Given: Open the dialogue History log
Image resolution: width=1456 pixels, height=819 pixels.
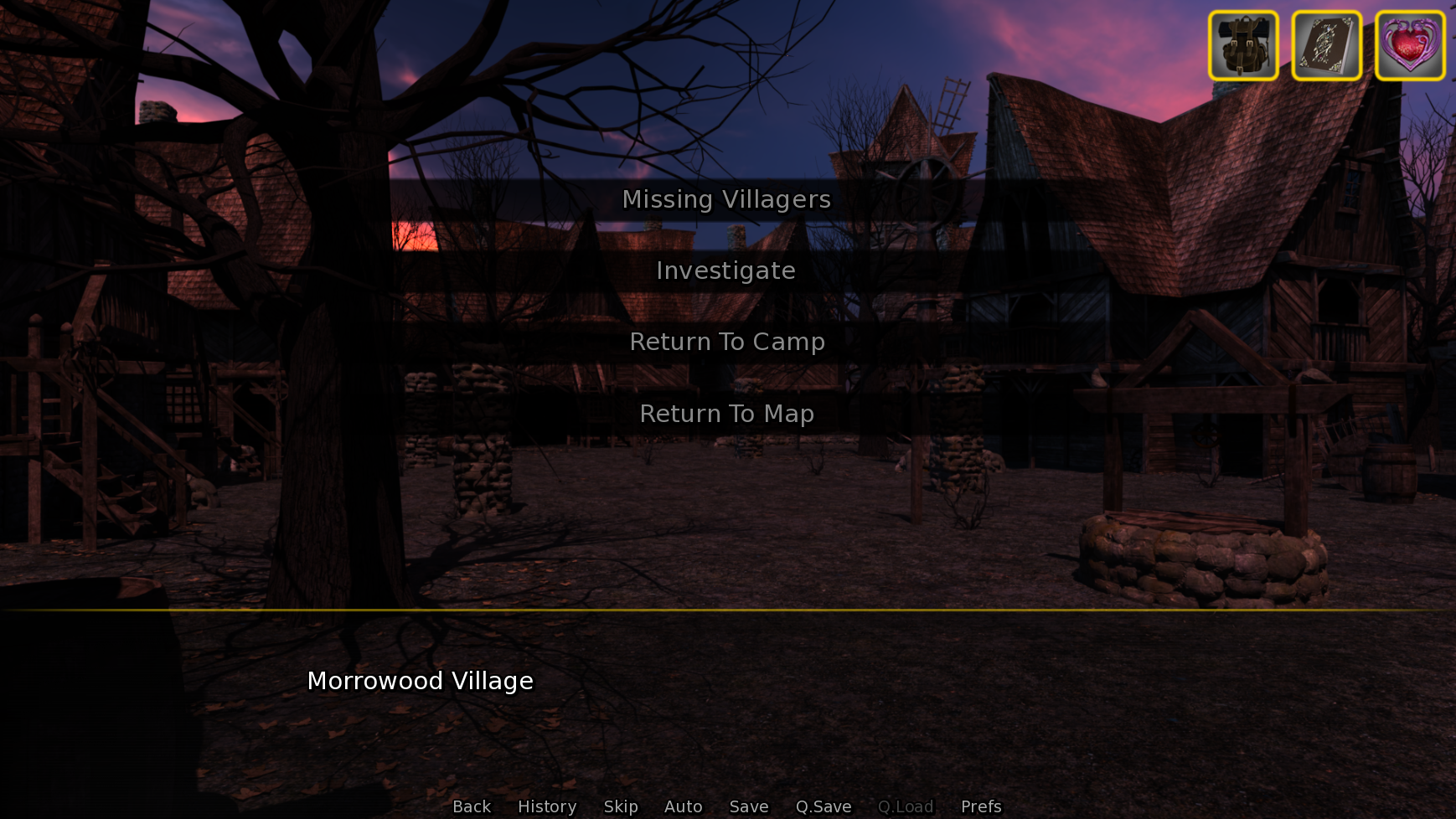Looking at the screenshot, I should (546, 806).
